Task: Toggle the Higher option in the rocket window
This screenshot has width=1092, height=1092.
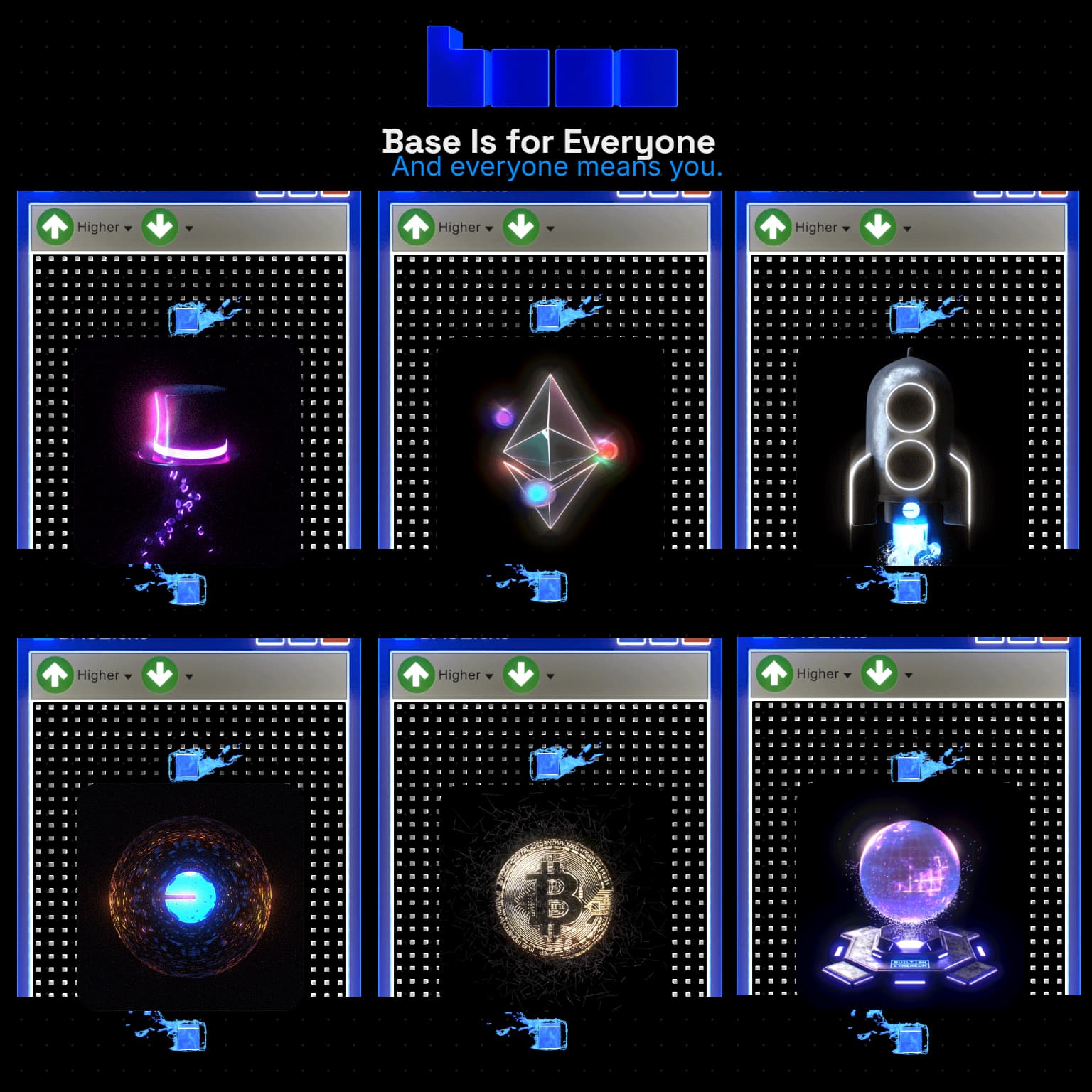Action: click(818, 227)
